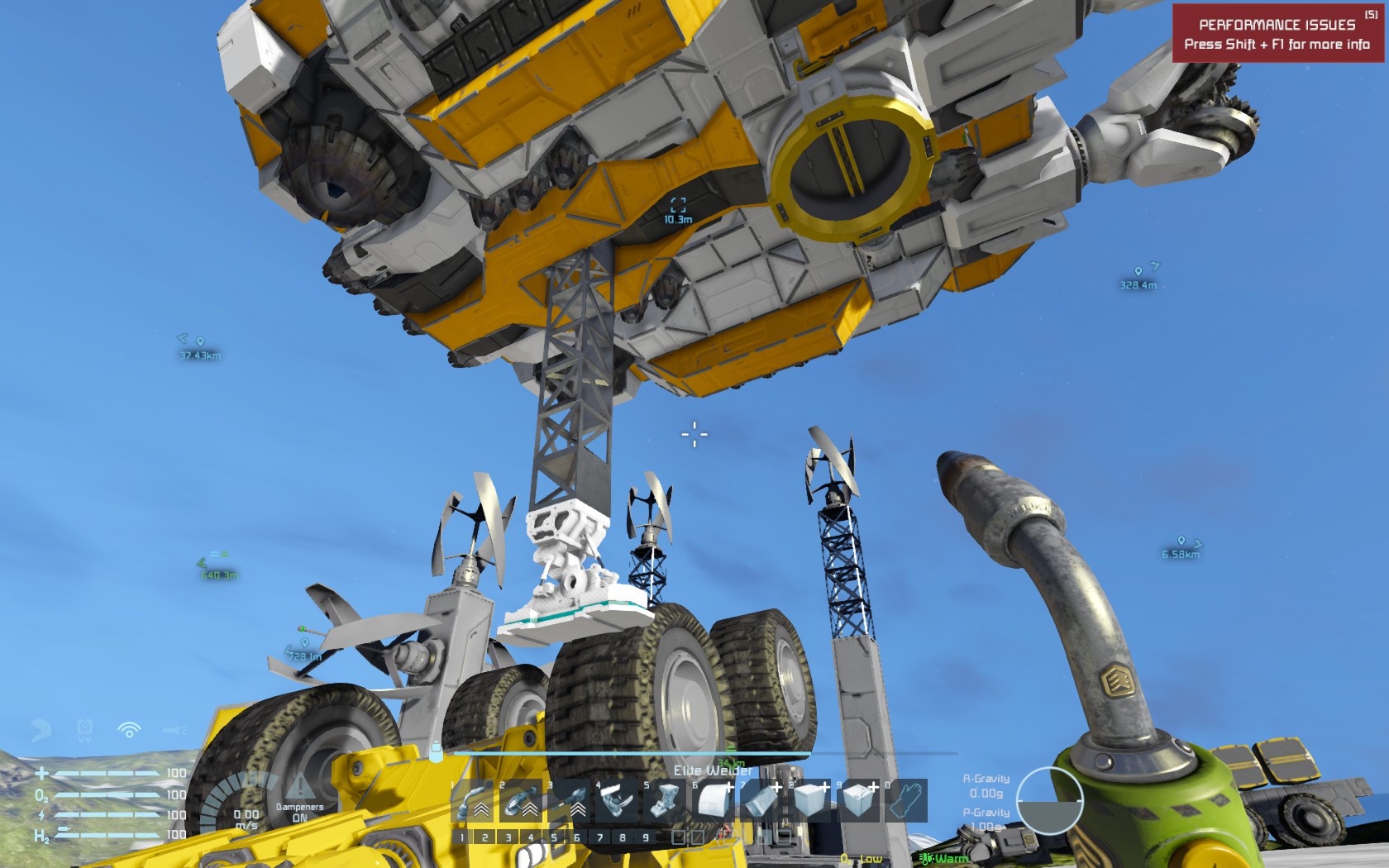Click the Performance Issues warning box
Viewport: 1389px width, 868px height.
point(1277,34)
